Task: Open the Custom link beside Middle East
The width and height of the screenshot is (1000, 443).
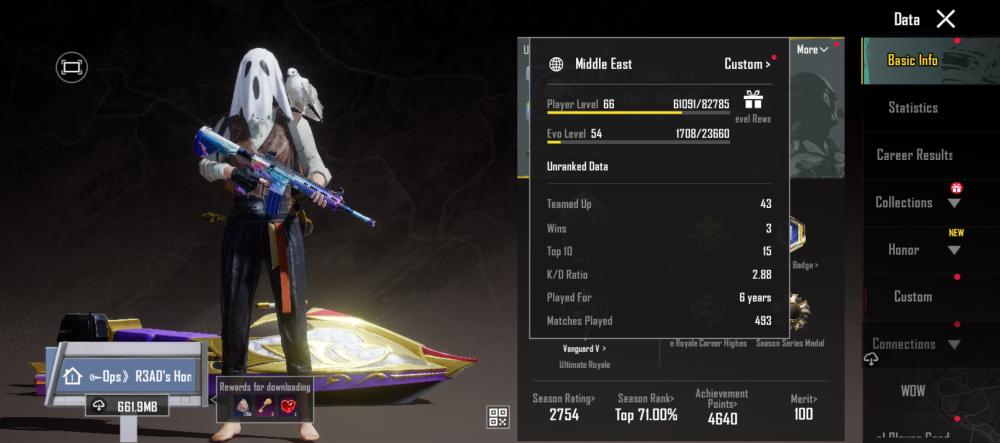Action: [747, 64]
